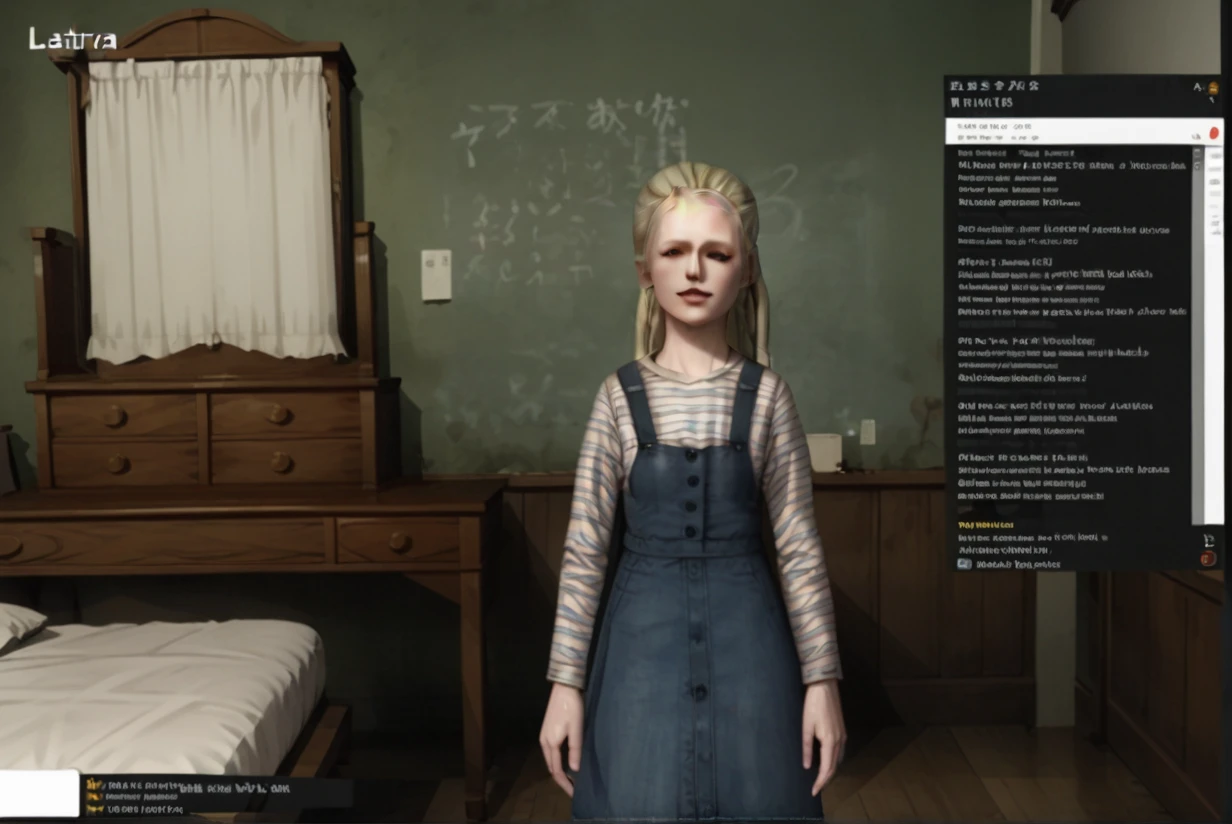This screenshot has width=1232, height=824.
Task: Click the orange icon in the panel header
Action: click(x=1214, y=88)
